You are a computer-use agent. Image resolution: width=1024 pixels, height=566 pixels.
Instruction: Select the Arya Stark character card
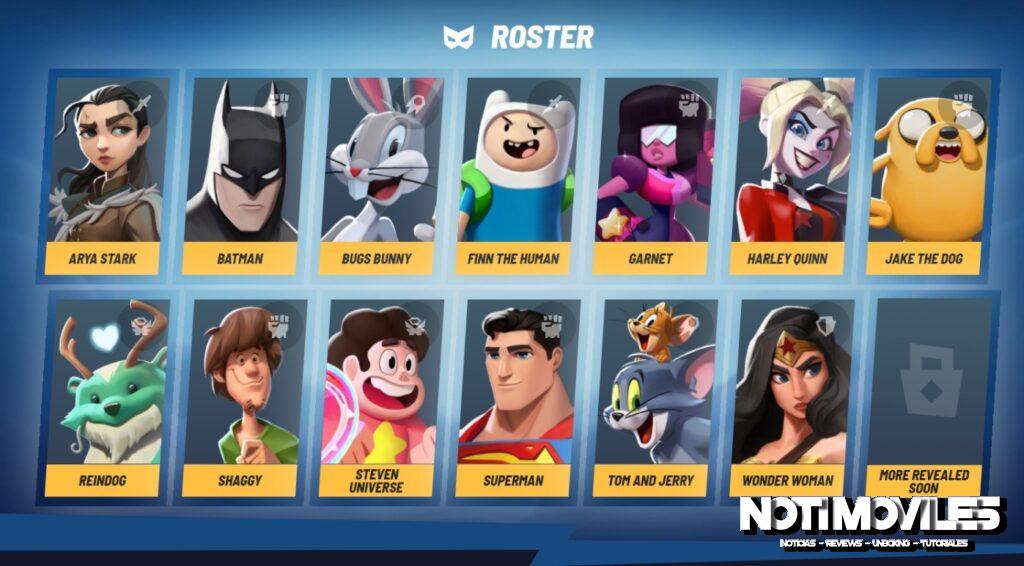pyautogui.click(x=105, y=175)
